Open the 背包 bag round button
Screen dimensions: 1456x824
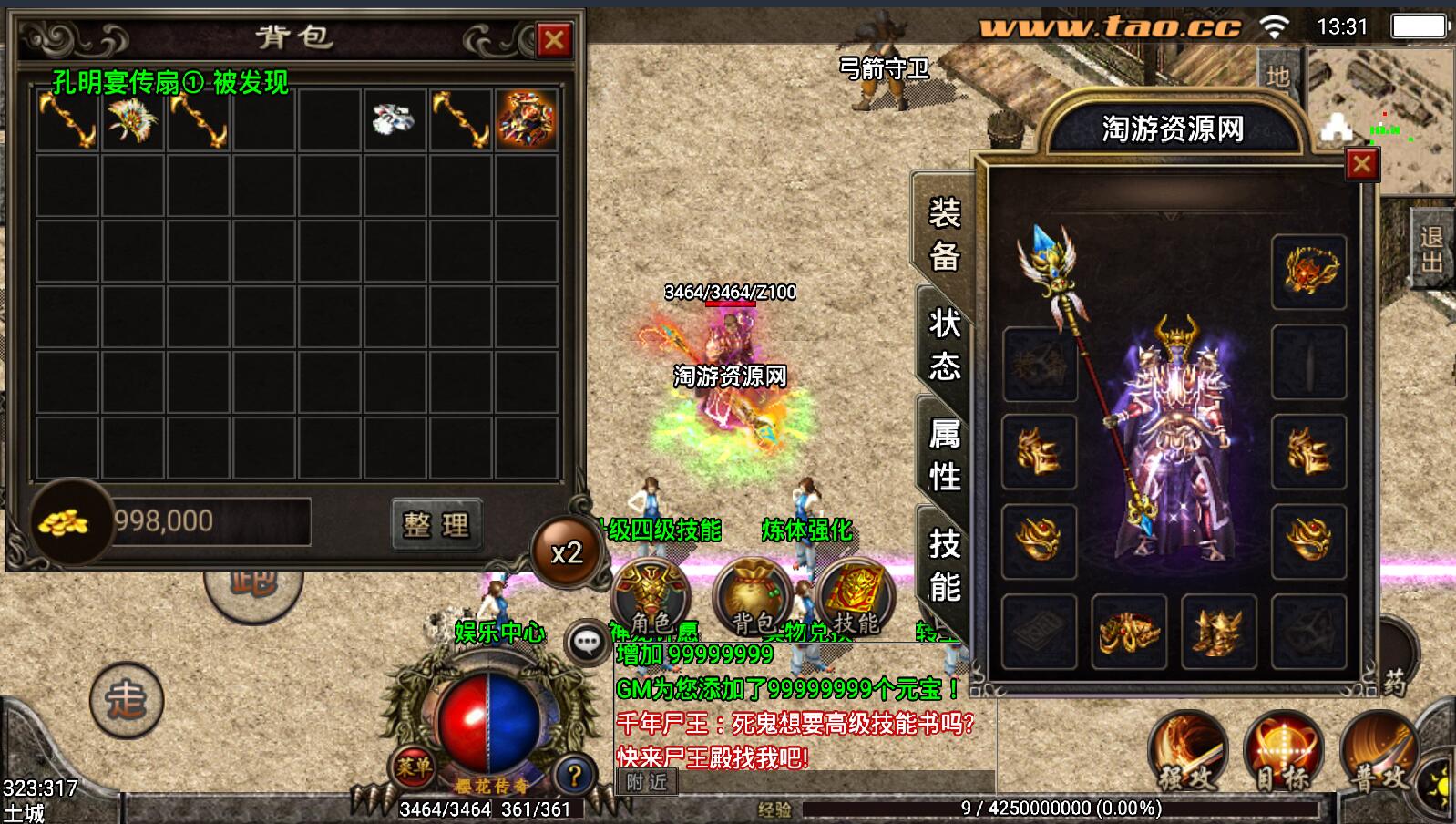(x=753, y=600)
